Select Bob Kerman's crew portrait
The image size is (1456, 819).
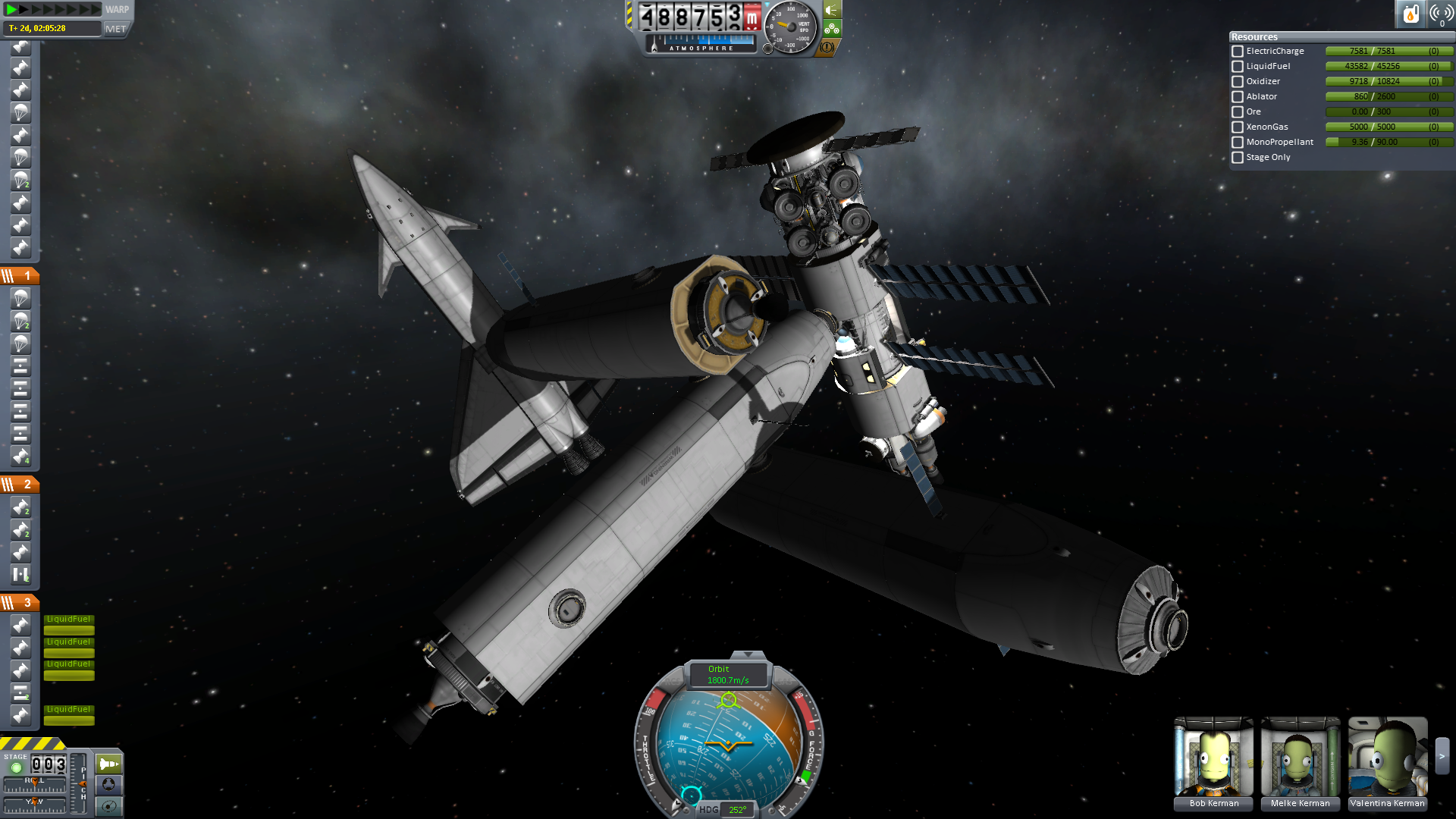click(x=1213, y=758)
